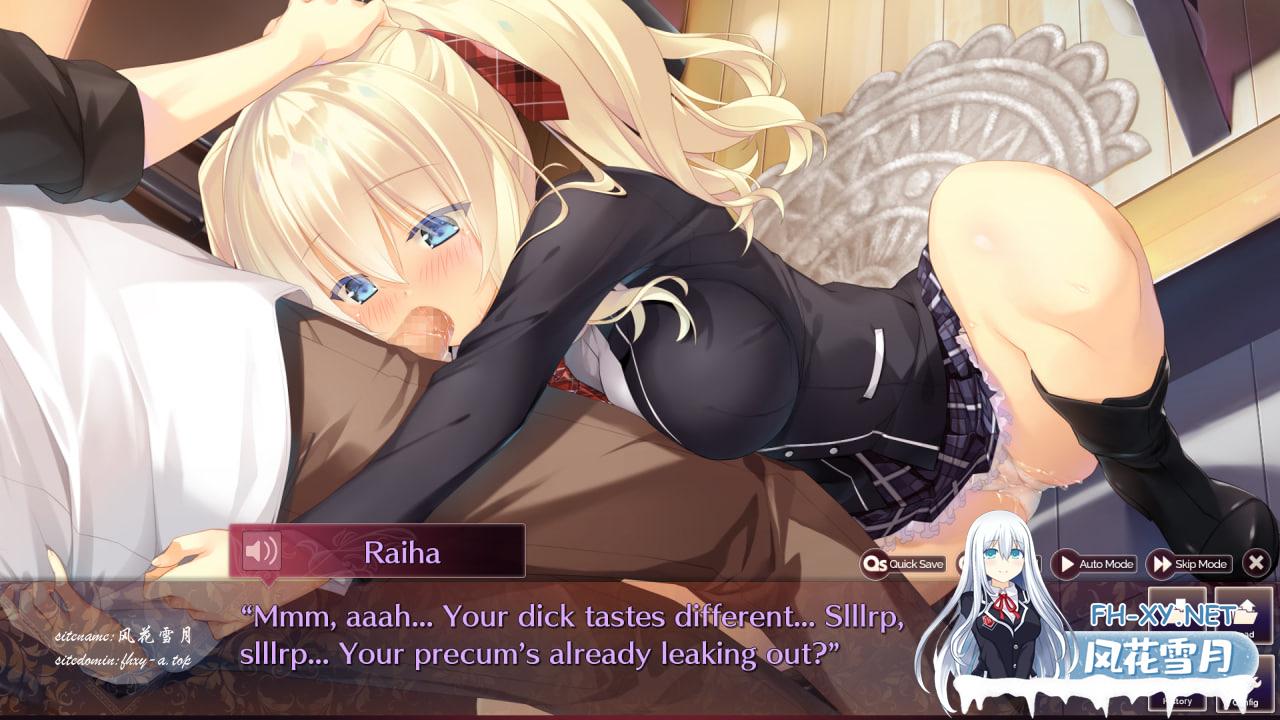Image resolution: width=1280 pixels, height=720 pixels.
Task: Replay Raiha's voice line with speaker icon
Action: pos(261,550)
